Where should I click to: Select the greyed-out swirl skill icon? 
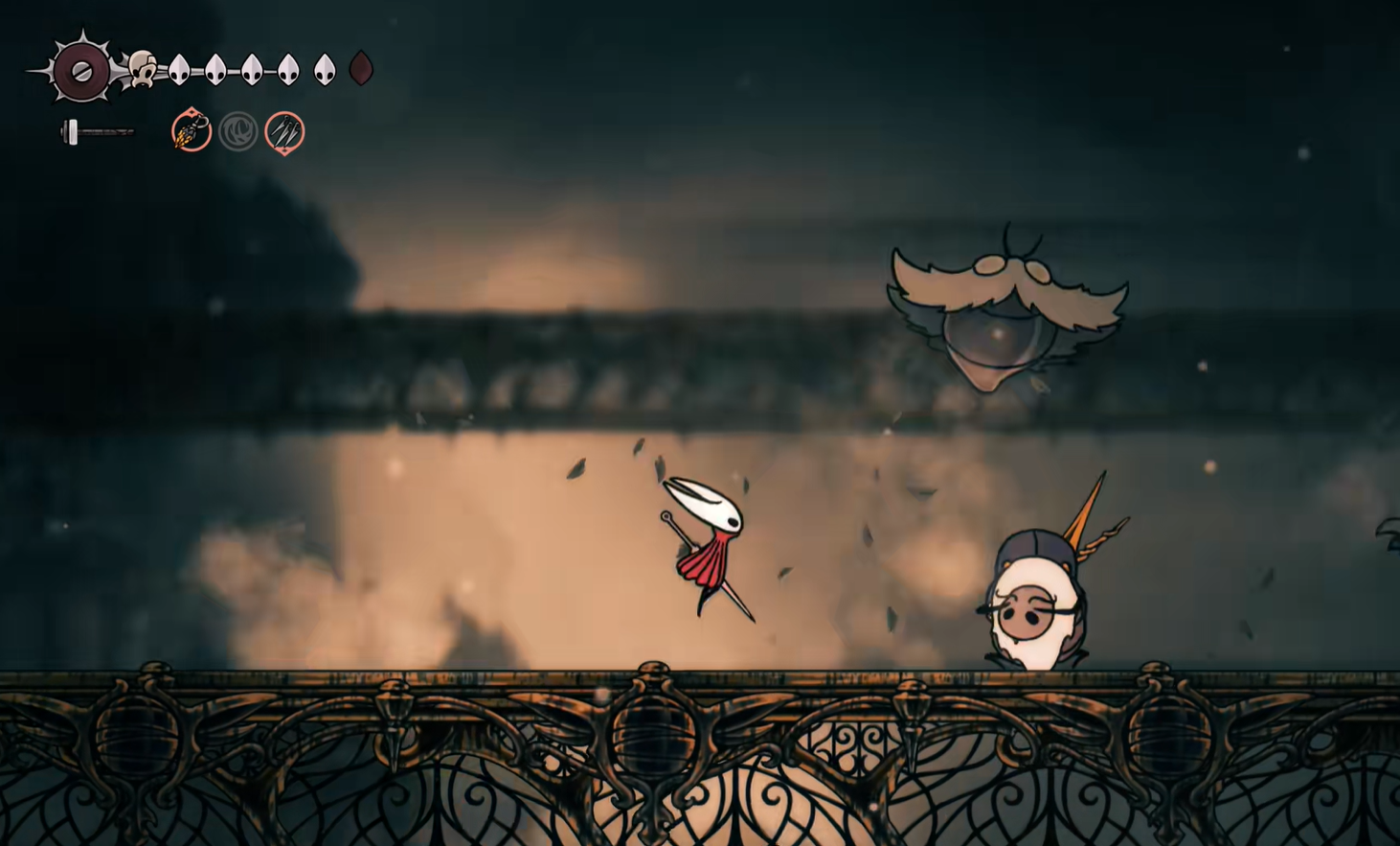click(x=237, y=131)
